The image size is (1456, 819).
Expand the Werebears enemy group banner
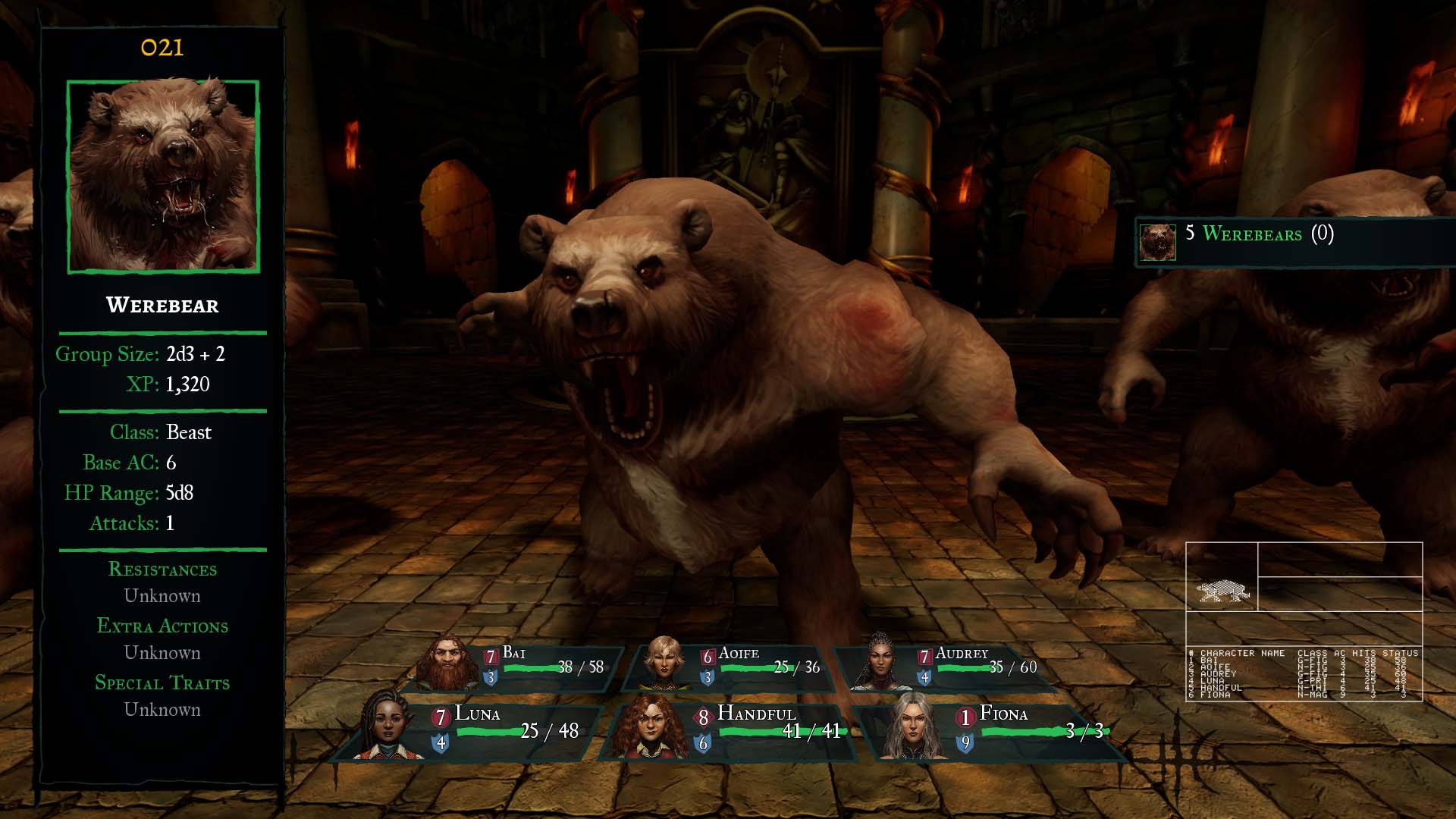coord(1289,236)
